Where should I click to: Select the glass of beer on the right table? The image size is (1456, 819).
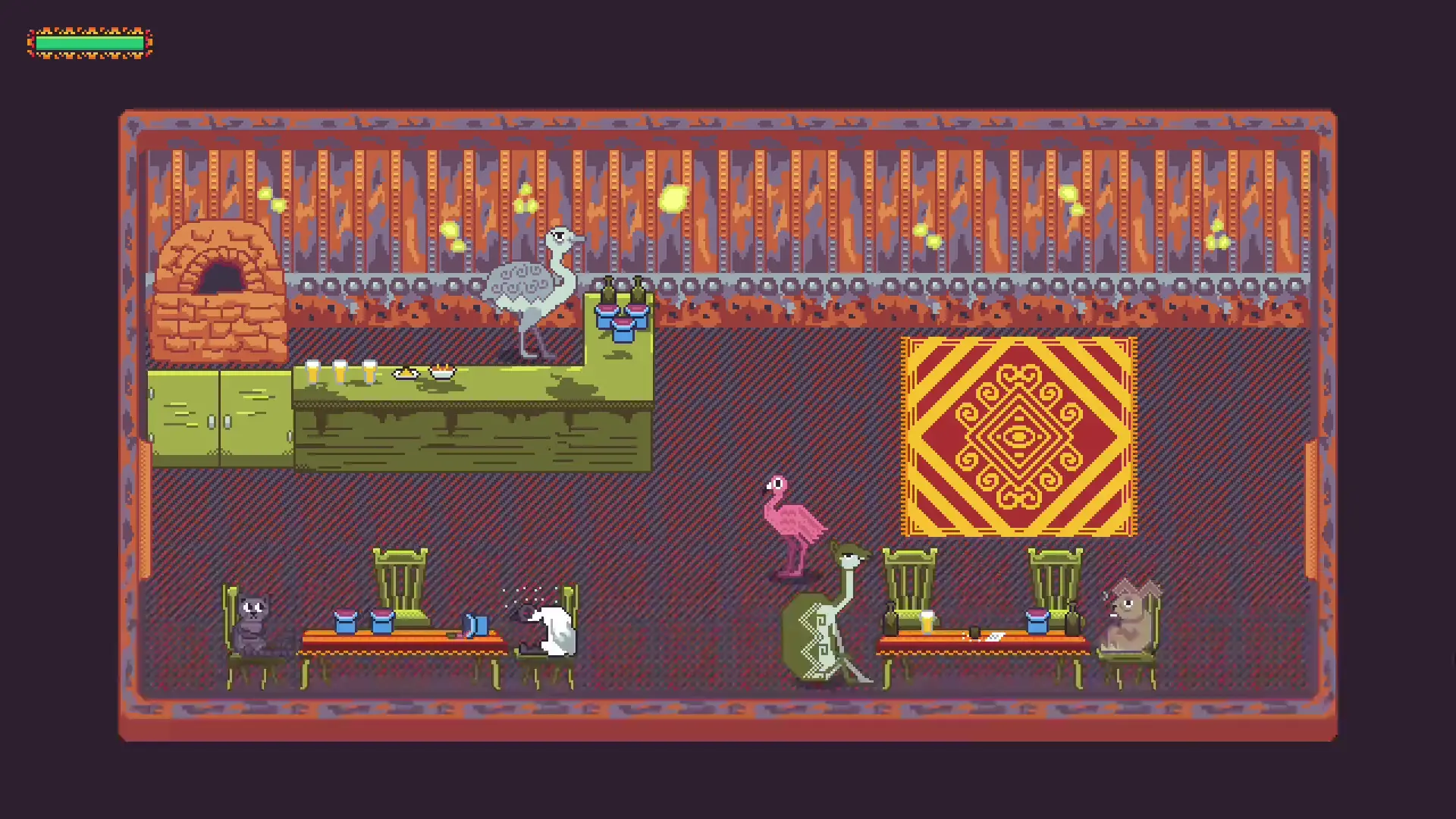click(x=927, y=623)
